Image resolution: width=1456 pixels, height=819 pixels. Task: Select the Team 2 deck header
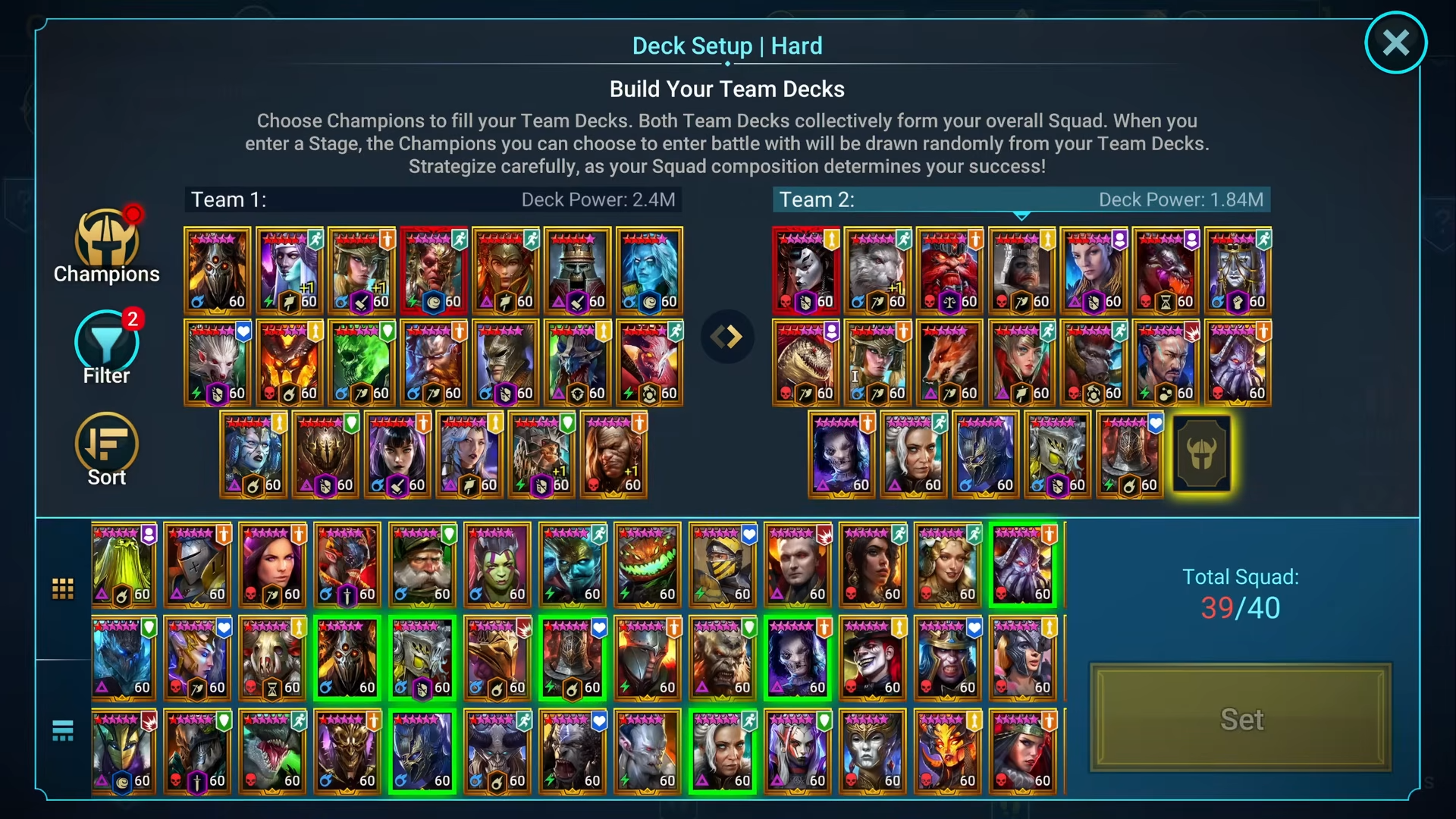pyautogui.click(x=1021, y=199)
